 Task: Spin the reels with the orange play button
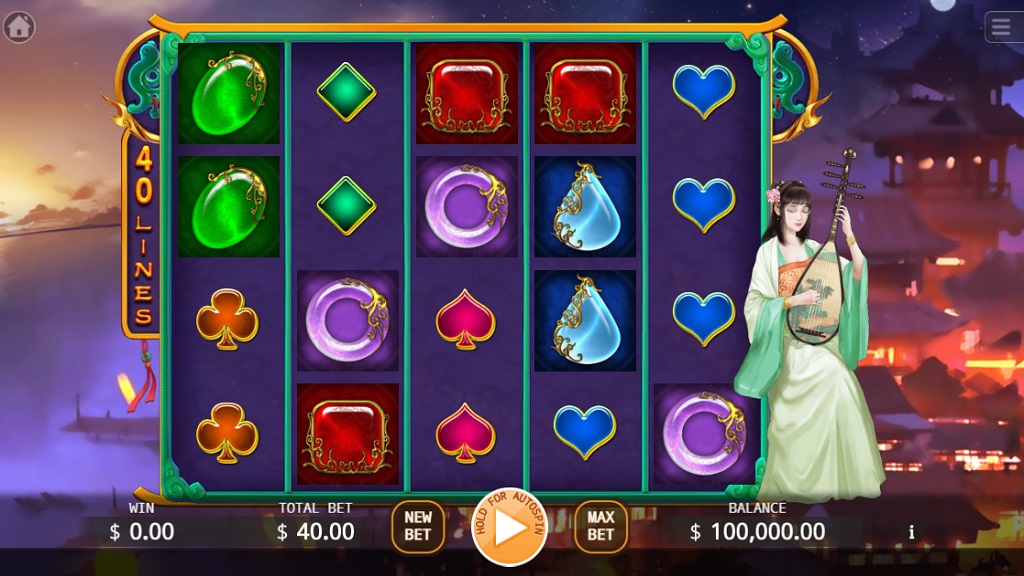[x=509, y=527]
